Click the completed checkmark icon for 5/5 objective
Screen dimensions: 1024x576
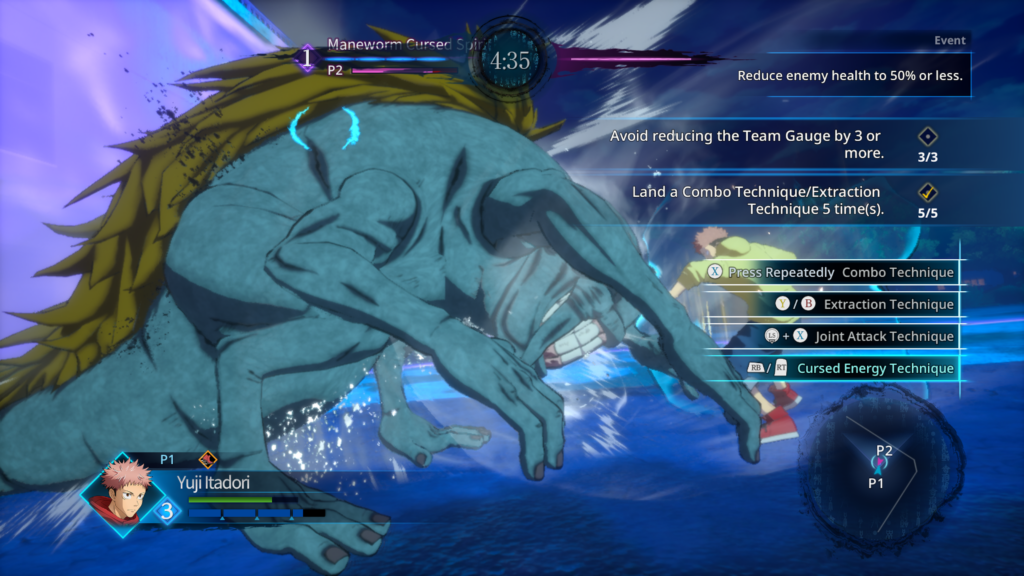[x=927, y=193]
